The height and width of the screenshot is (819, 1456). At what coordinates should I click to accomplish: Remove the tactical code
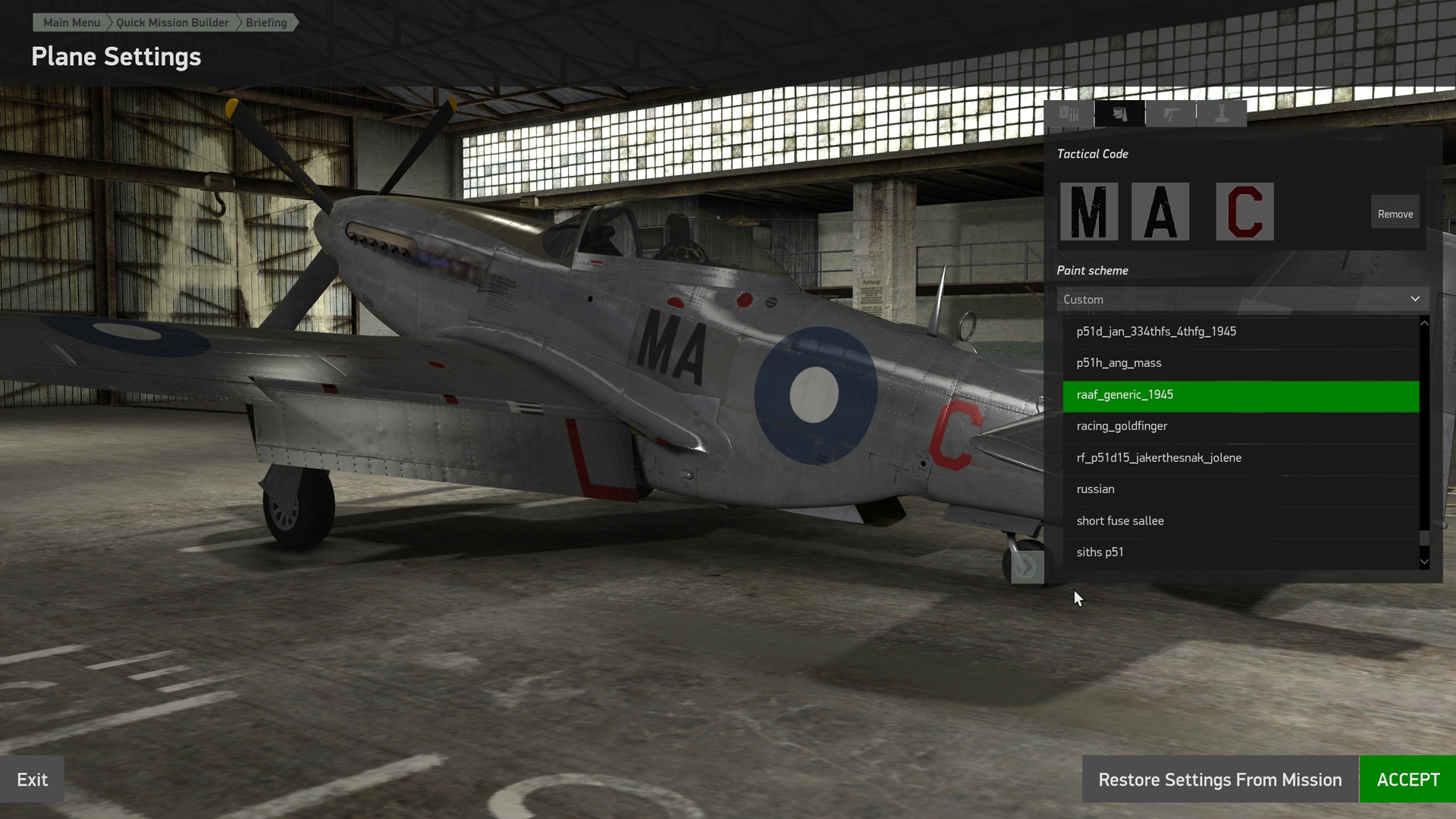coord(1395,214)
